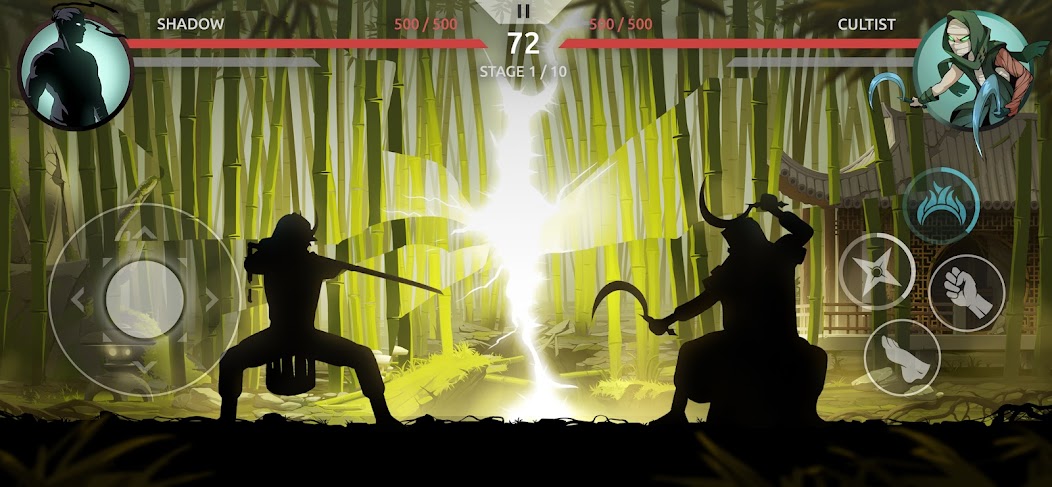Tap the punch fist attack button
Viewport: 1052px width, 487px height.
966,293
